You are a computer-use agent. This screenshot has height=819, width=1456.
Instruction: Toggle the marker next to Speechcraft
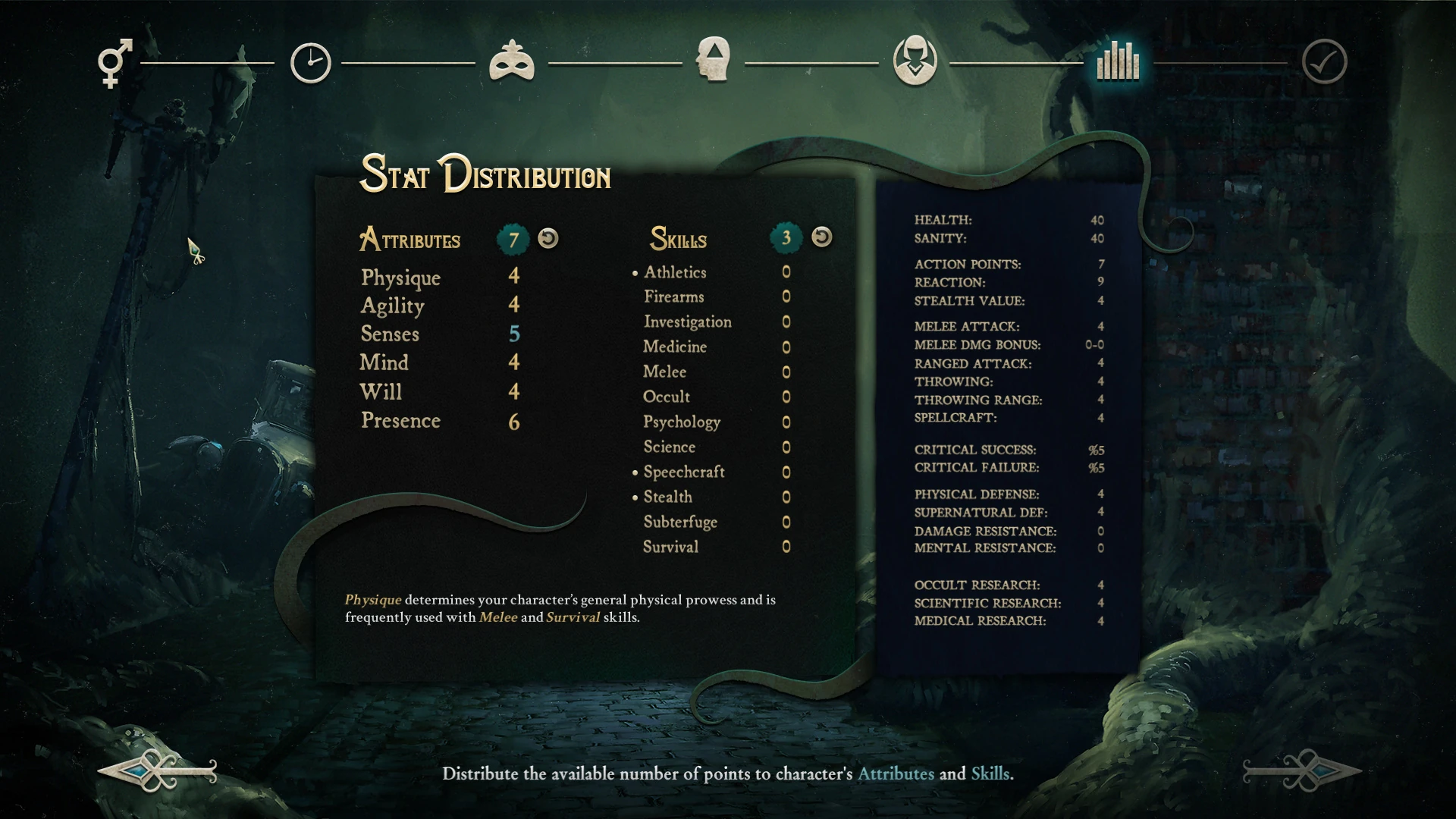click(634, 472)
